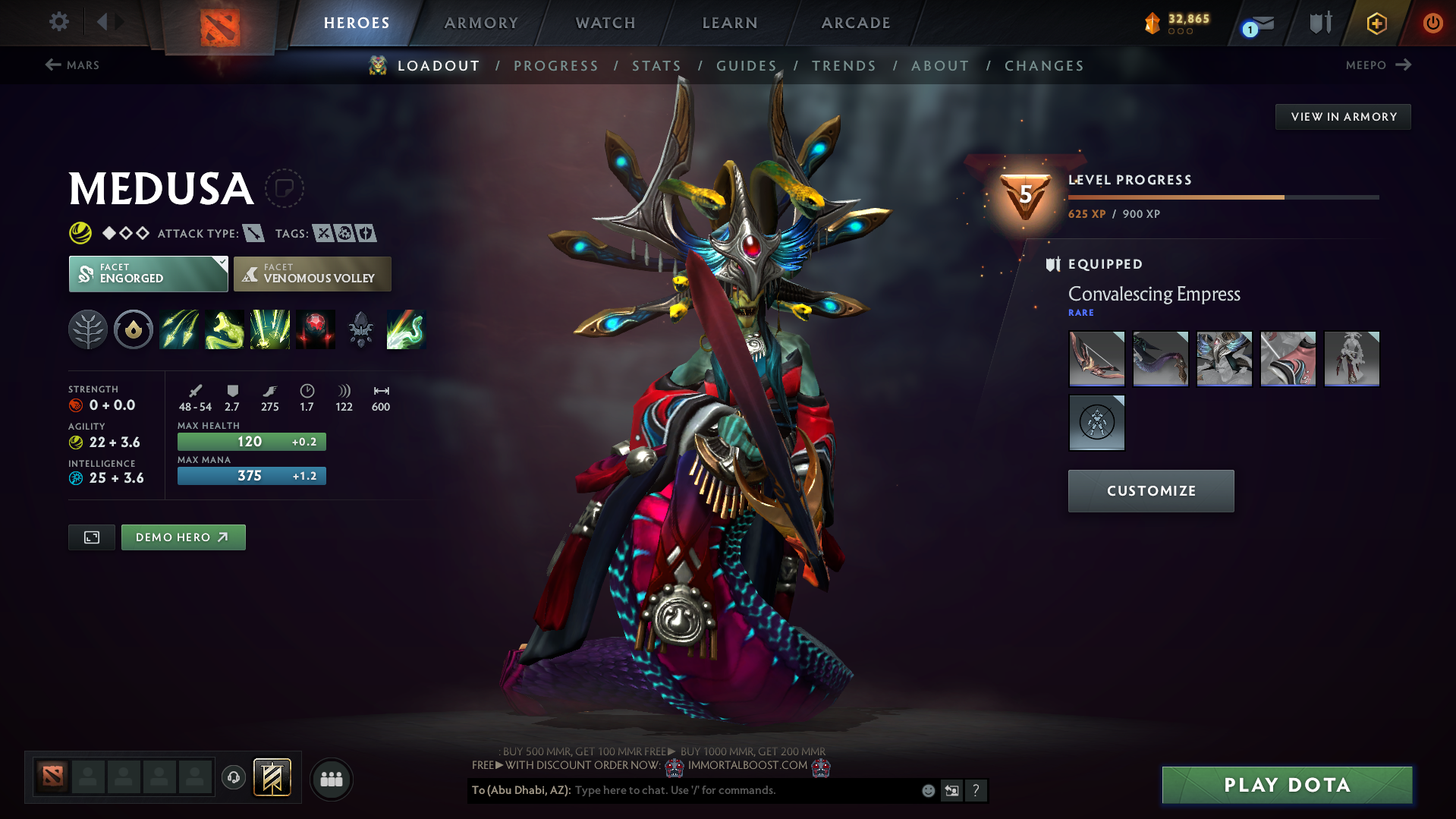
Task: Switch to the STATS tab
Action: coord(656,65)
